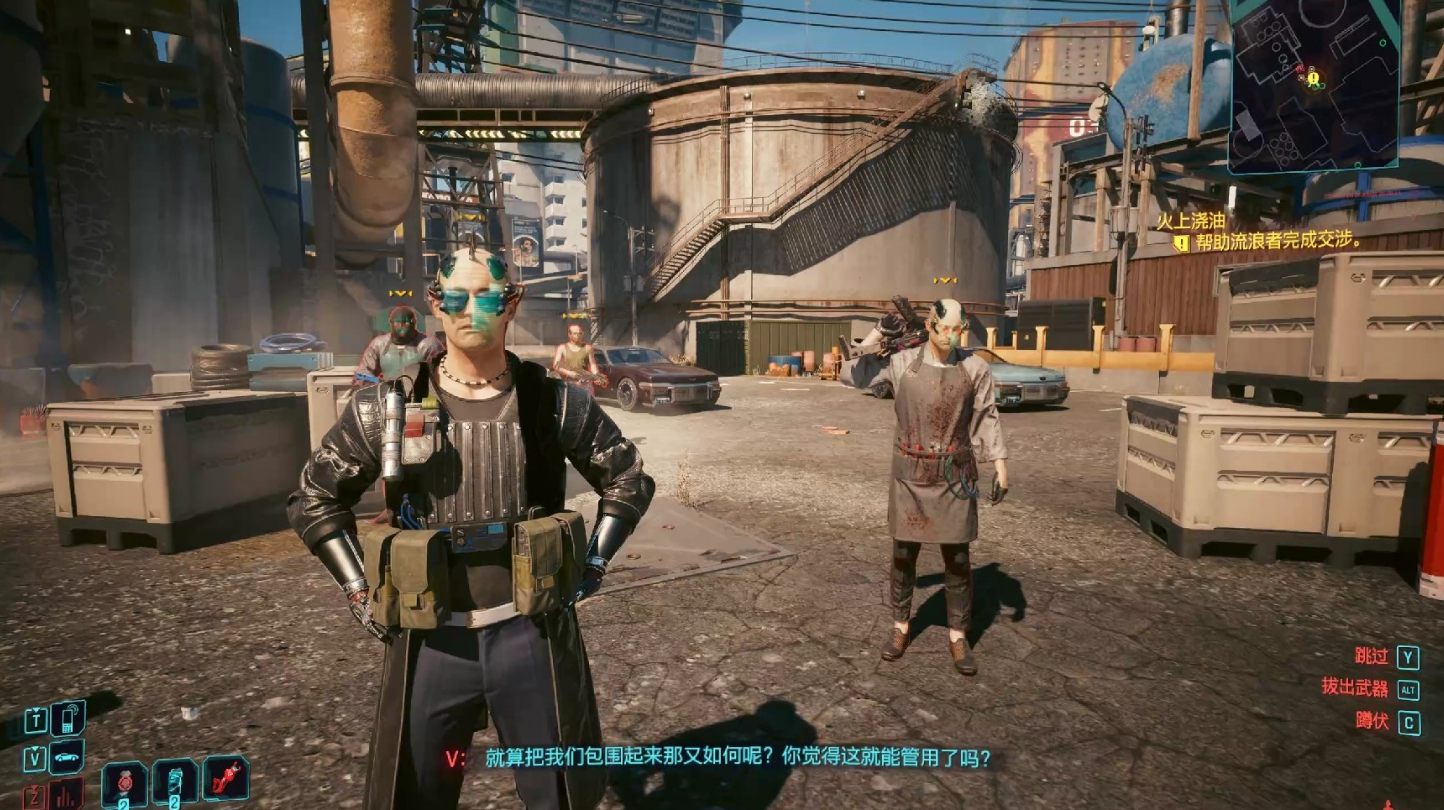Select the grenade quick slot
The width and height of the screenshot is (1444, 810).
click(x=125, y=784)
